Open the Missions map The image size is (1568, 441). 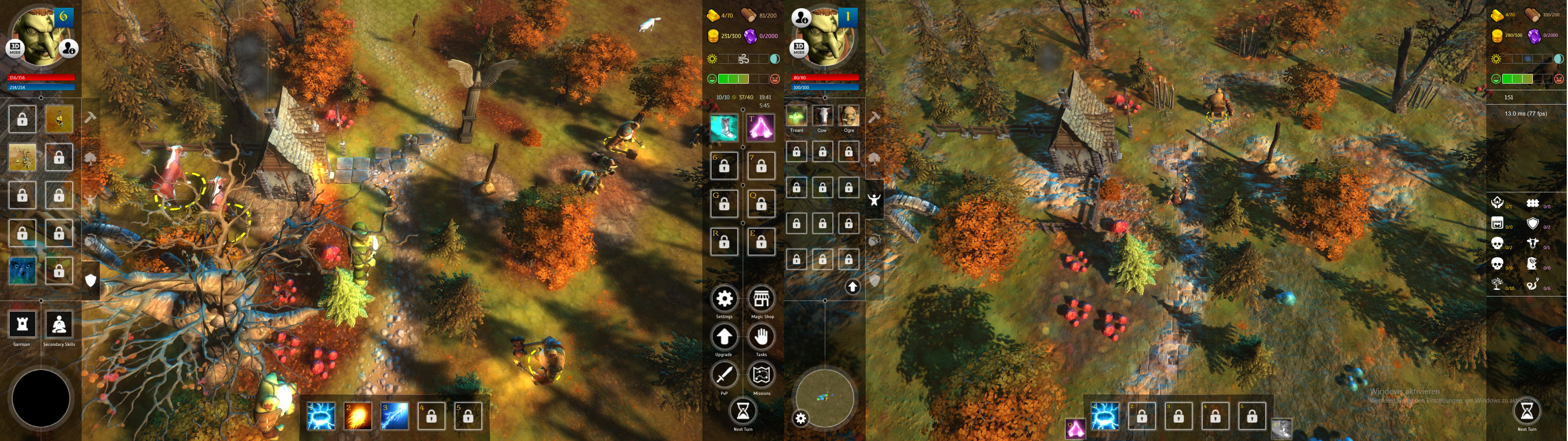click(x=761, y=375)
